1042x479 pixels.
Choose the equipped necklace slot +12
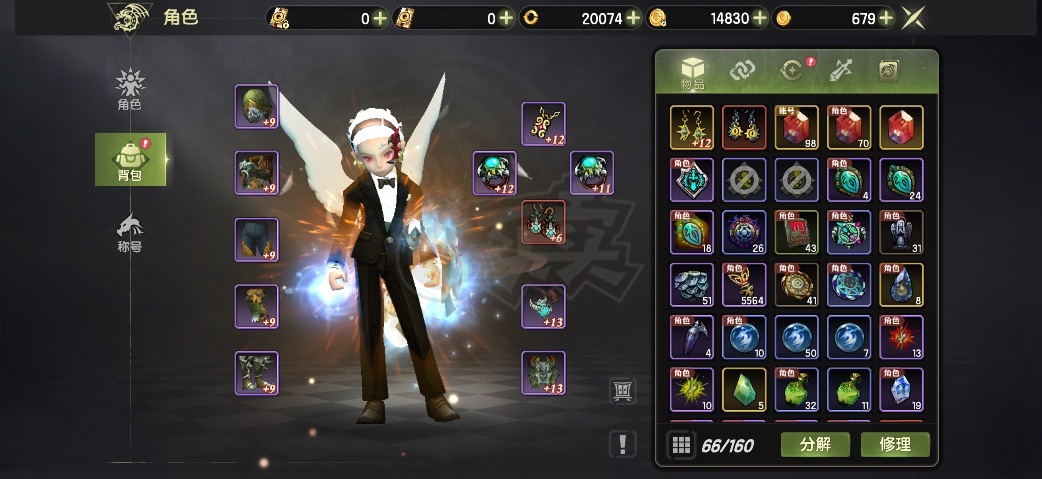[x=543, y=124]
